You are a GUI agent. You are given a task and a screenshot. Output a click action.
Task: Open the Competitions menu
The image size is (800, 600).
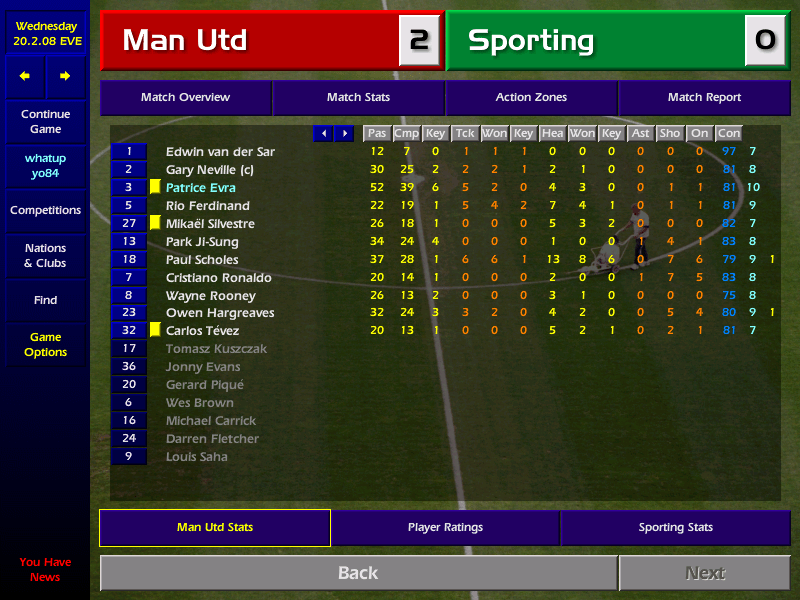click(x=45, y=210)
